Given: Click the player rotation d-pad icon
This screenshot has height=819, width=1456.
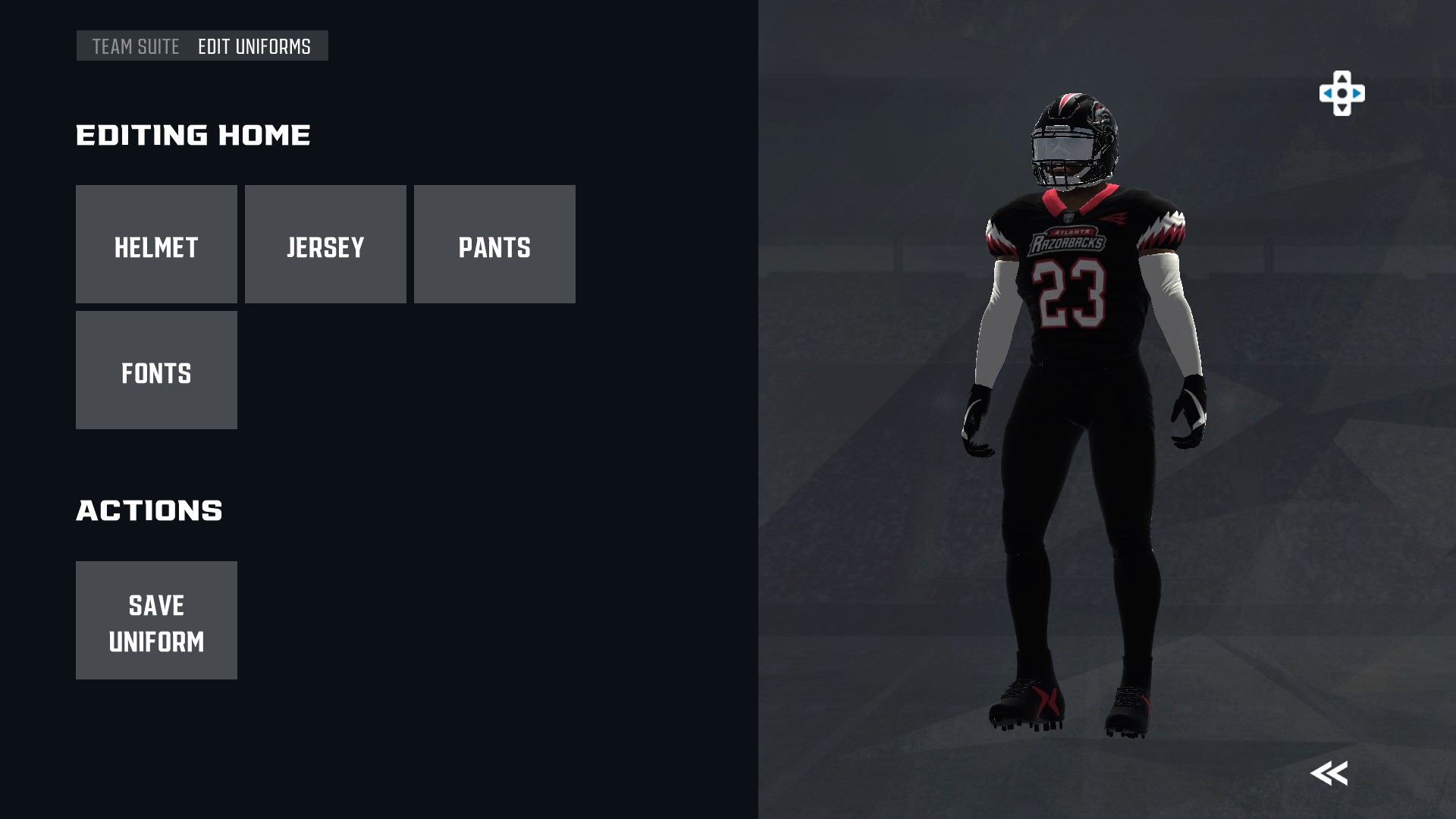Looking at the screenshot, I should tap(1341, 94).
